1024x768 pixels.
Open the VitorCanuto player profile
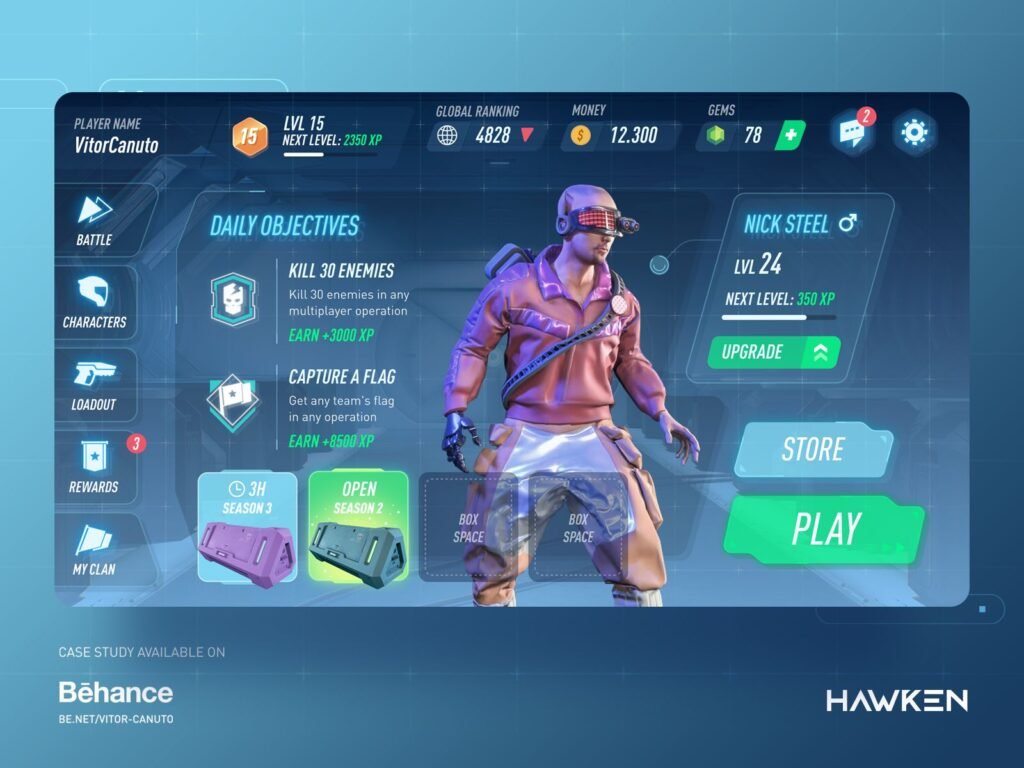point(116,135)
